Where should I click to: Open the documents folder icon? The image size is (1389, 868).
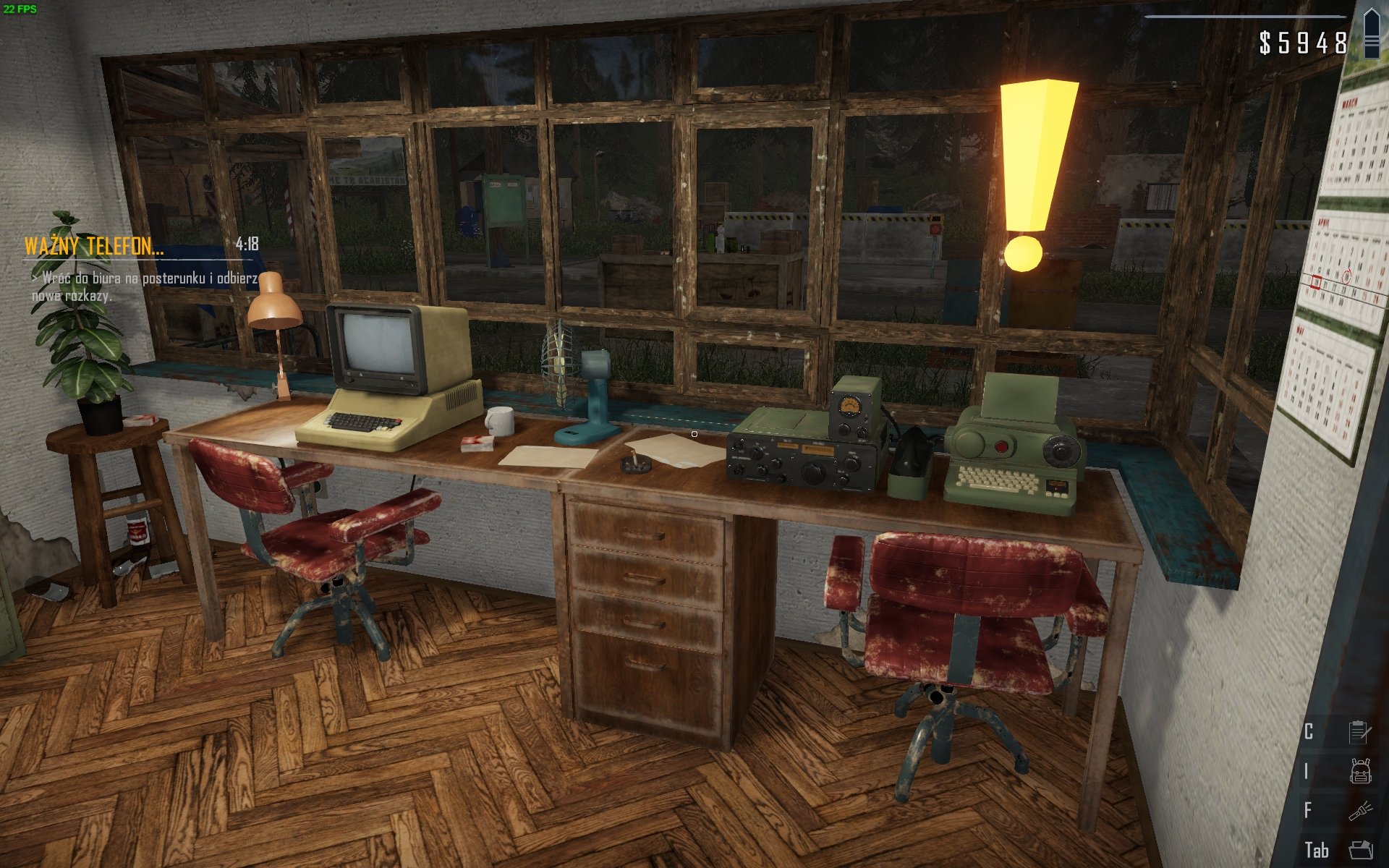pos(1360,849)
